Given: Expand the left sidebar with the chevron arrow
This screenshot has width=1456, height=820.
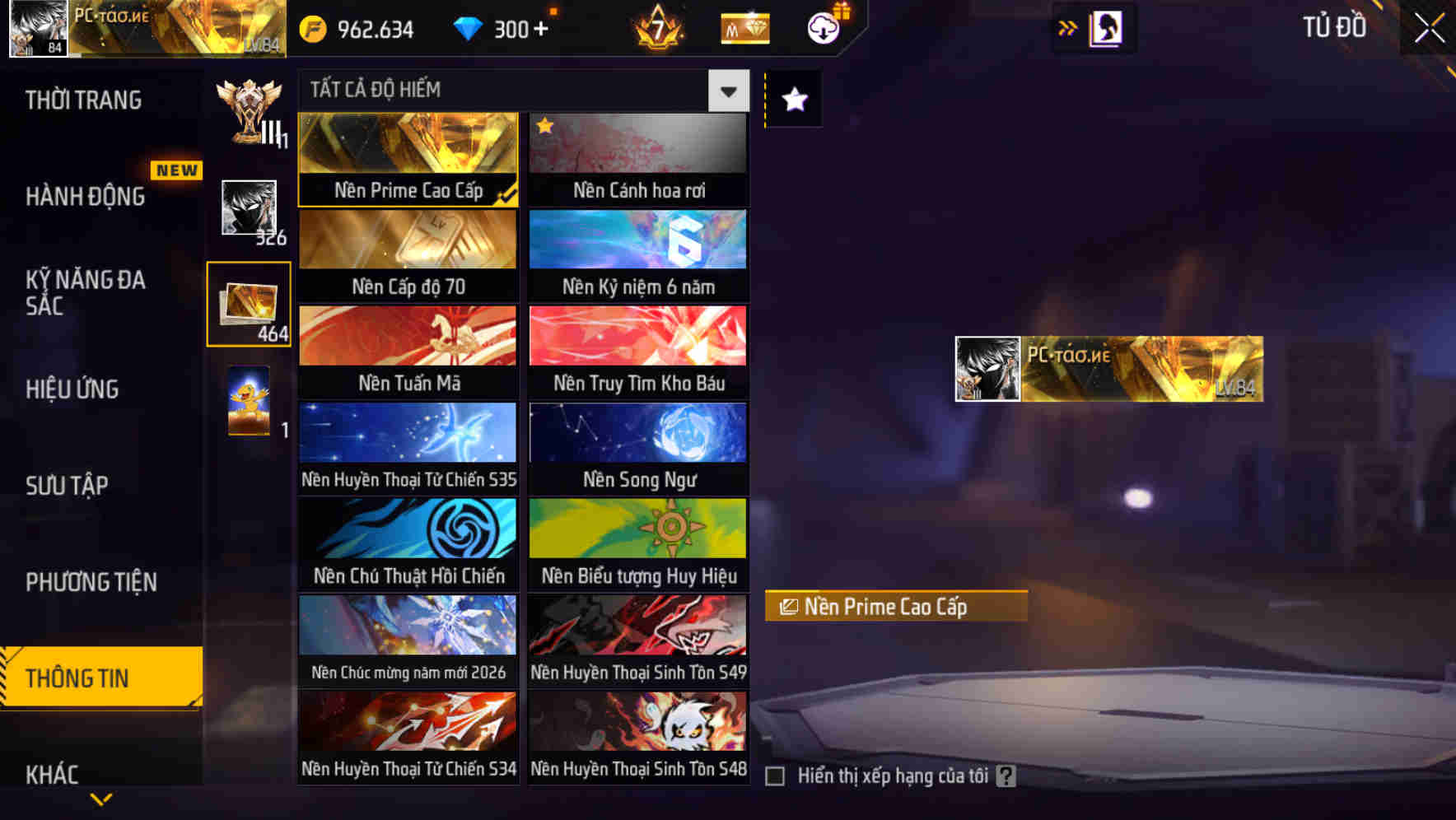Looking at the screenshot, I should pos(101,796).
